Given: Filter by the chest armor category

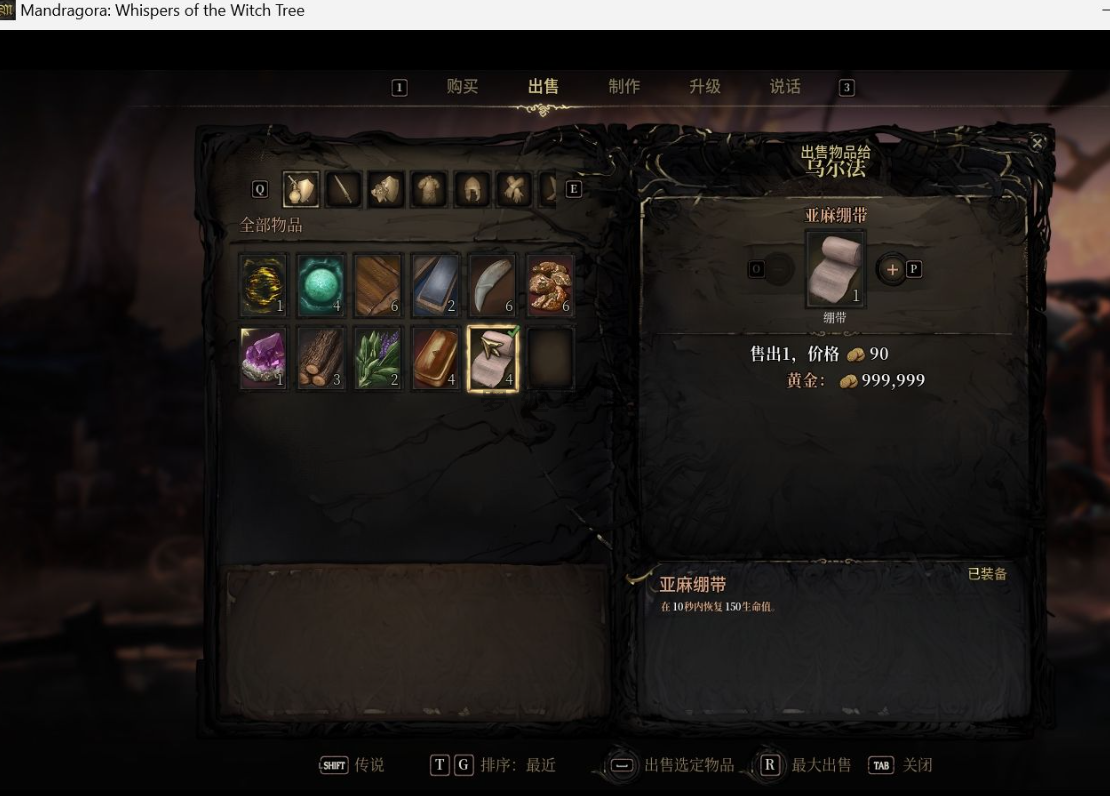Looking at the screenshot, I should (x=429, y=189).
